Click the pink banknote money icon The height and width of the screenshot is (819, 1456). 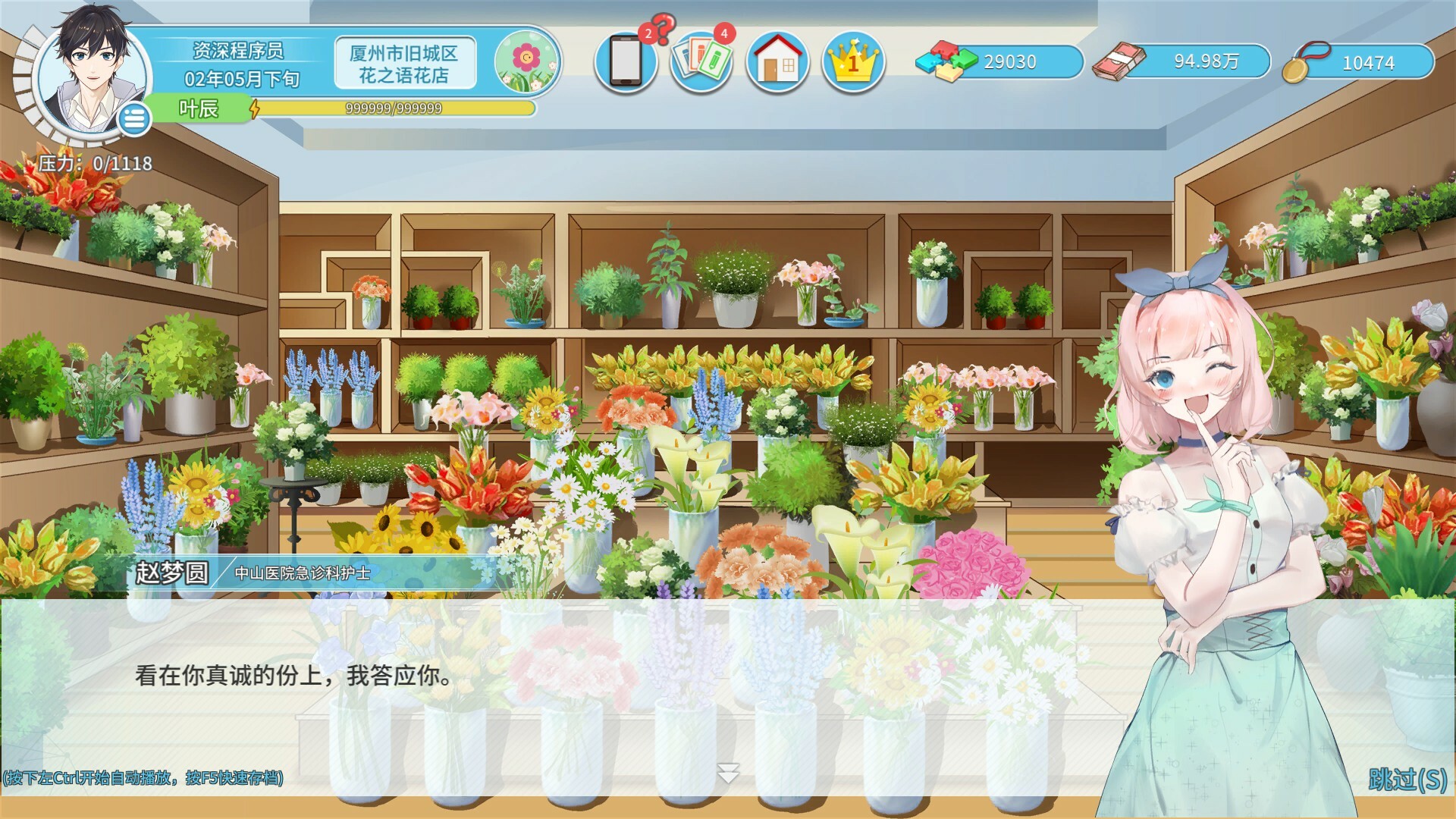coord(1119,61)
